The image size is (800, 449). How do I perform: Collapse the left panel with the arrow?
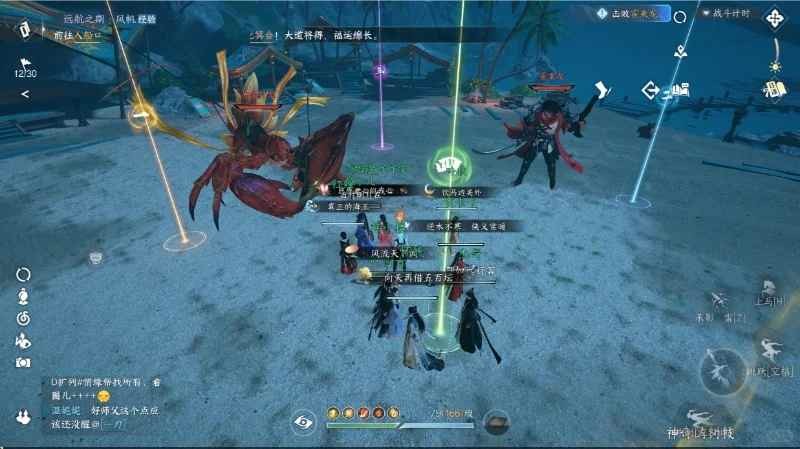coord(25,94)
